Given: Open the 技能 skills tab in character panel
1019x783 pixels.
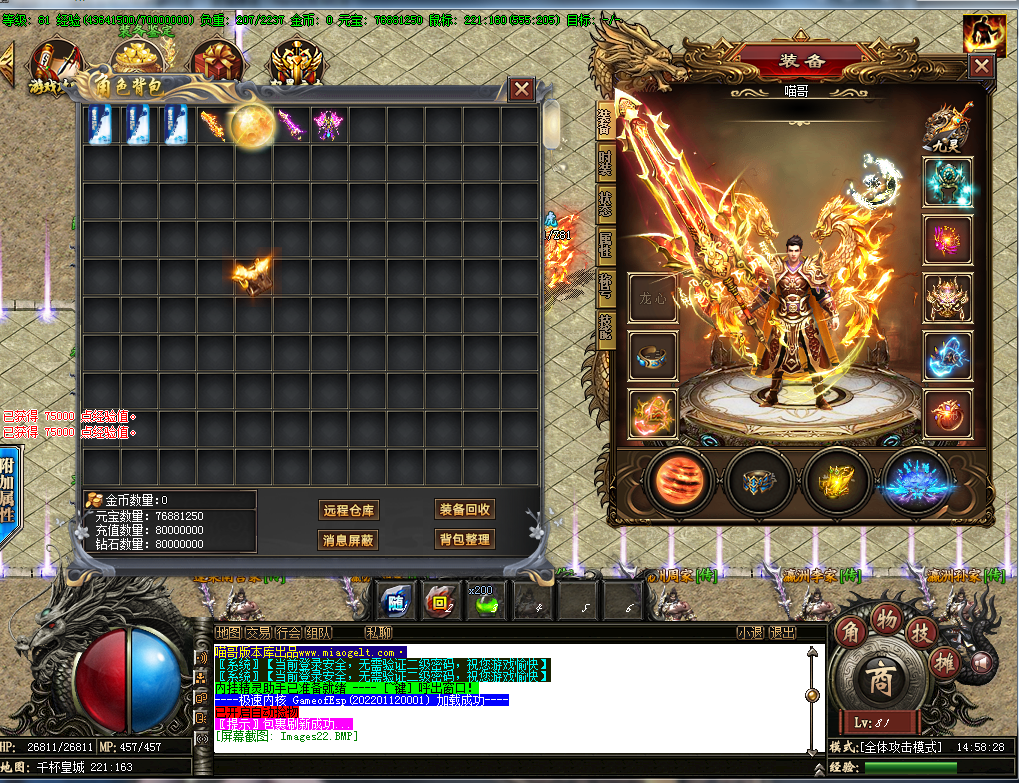Looking at the screenshot, I should point(605,329).
